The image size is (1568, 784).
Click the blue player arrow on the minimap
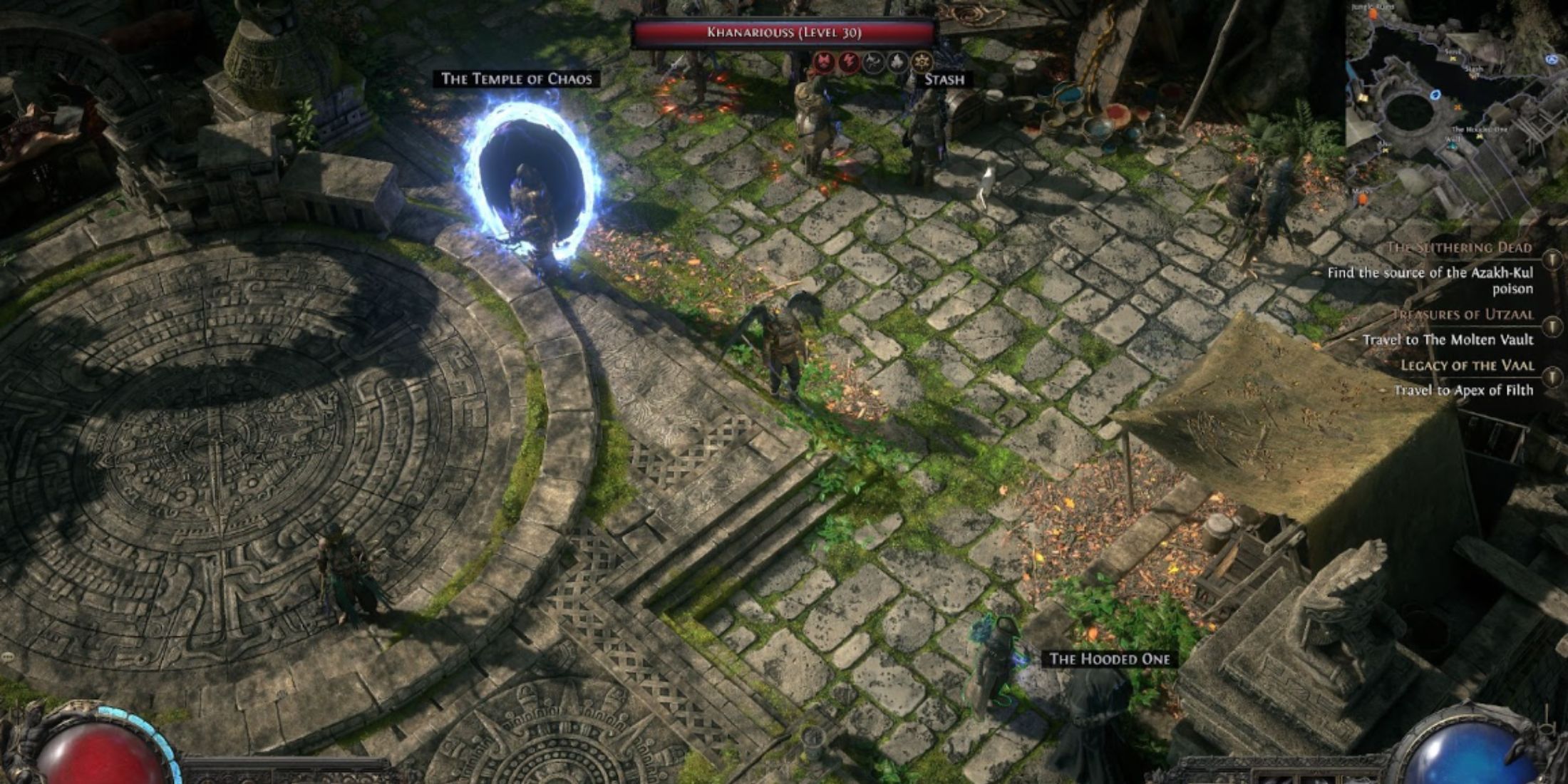pyautogui.click(x=1435, y=96)
